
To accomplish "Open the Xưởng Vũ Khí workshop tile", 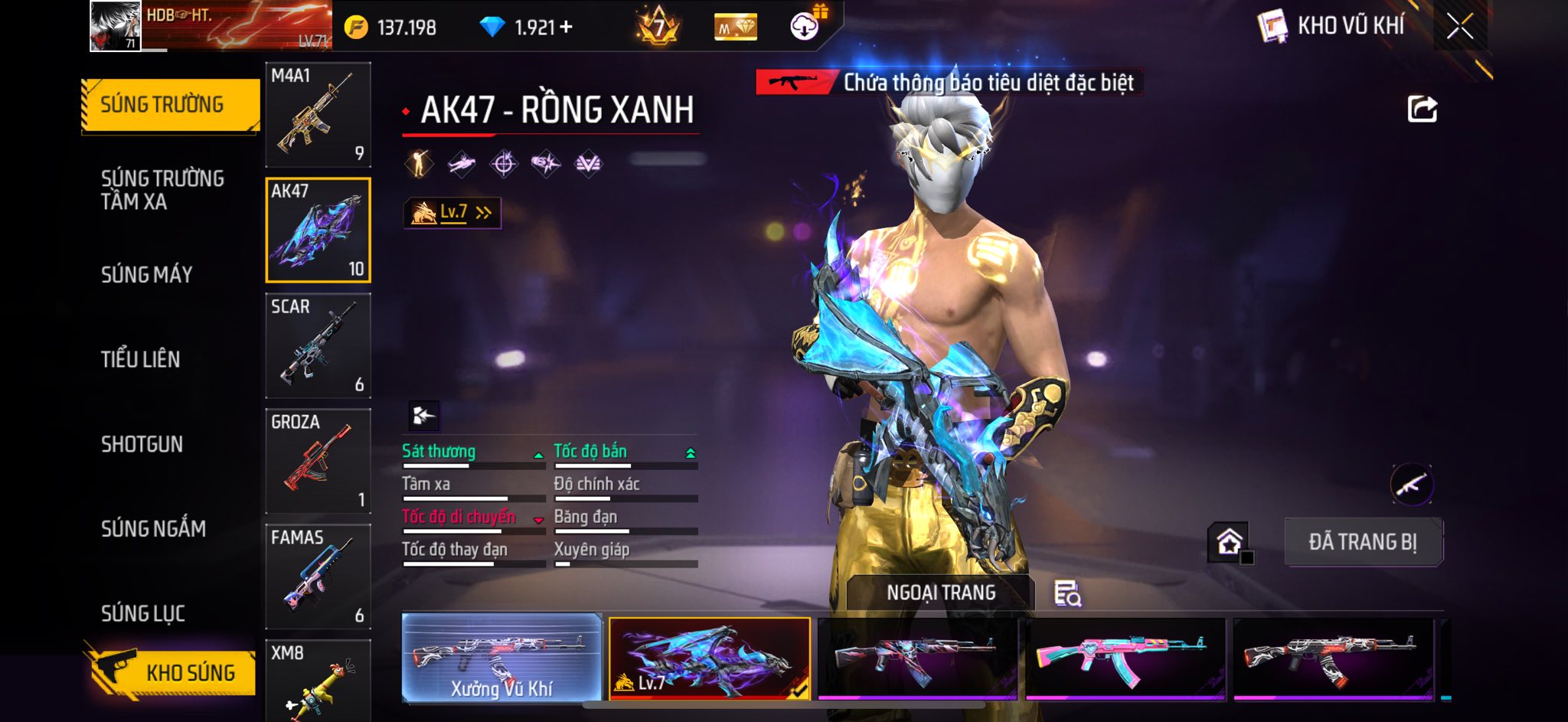I will (501, 658).
